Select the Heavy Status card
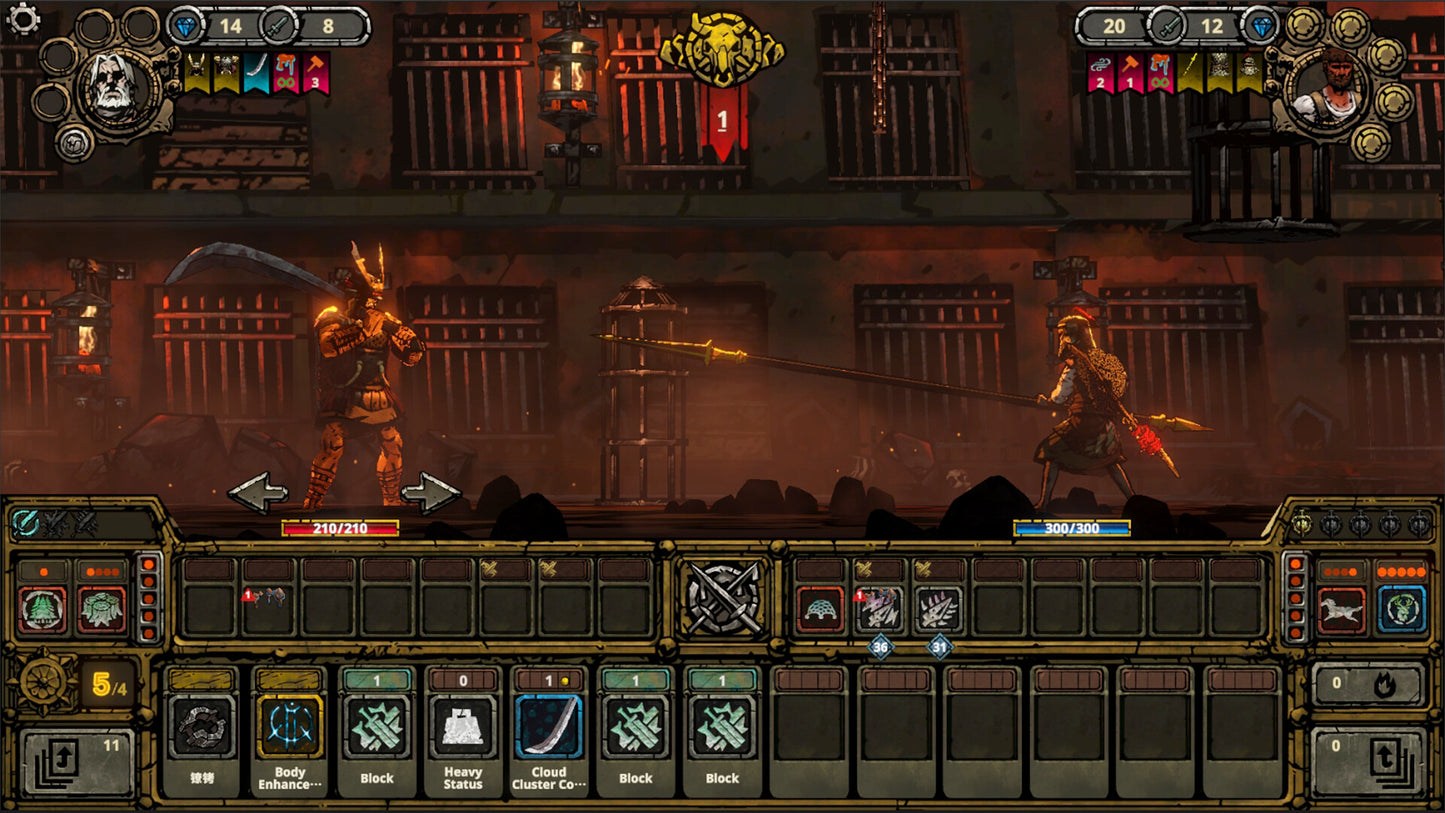The height and width of the screenshot is (813, 1445). pos(462,737)
